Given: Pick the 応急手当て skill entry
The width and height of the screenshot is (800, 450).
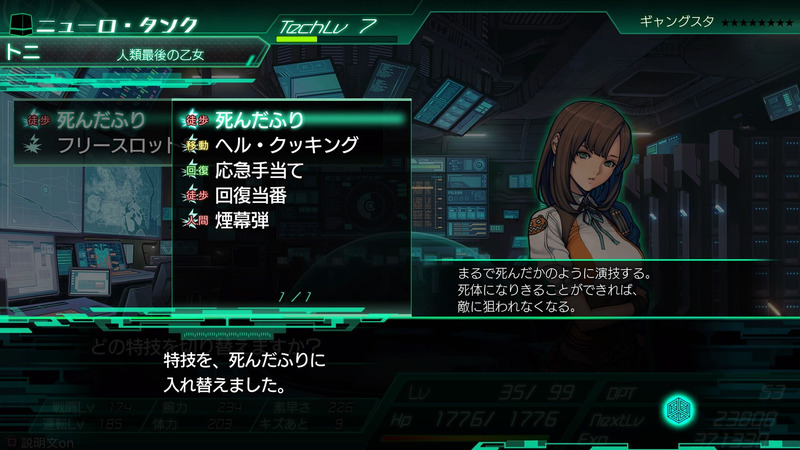Looking at the screenshot, I should (260, 170).
